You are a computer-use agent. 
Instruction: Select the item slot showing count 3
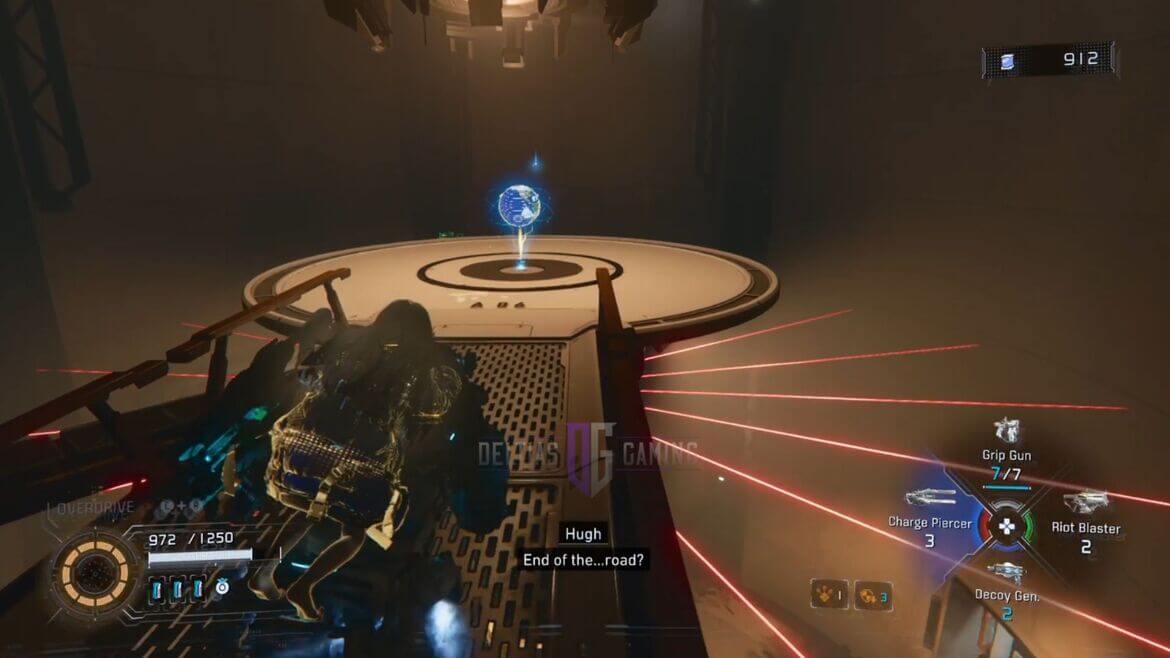[x=872, y=595]
